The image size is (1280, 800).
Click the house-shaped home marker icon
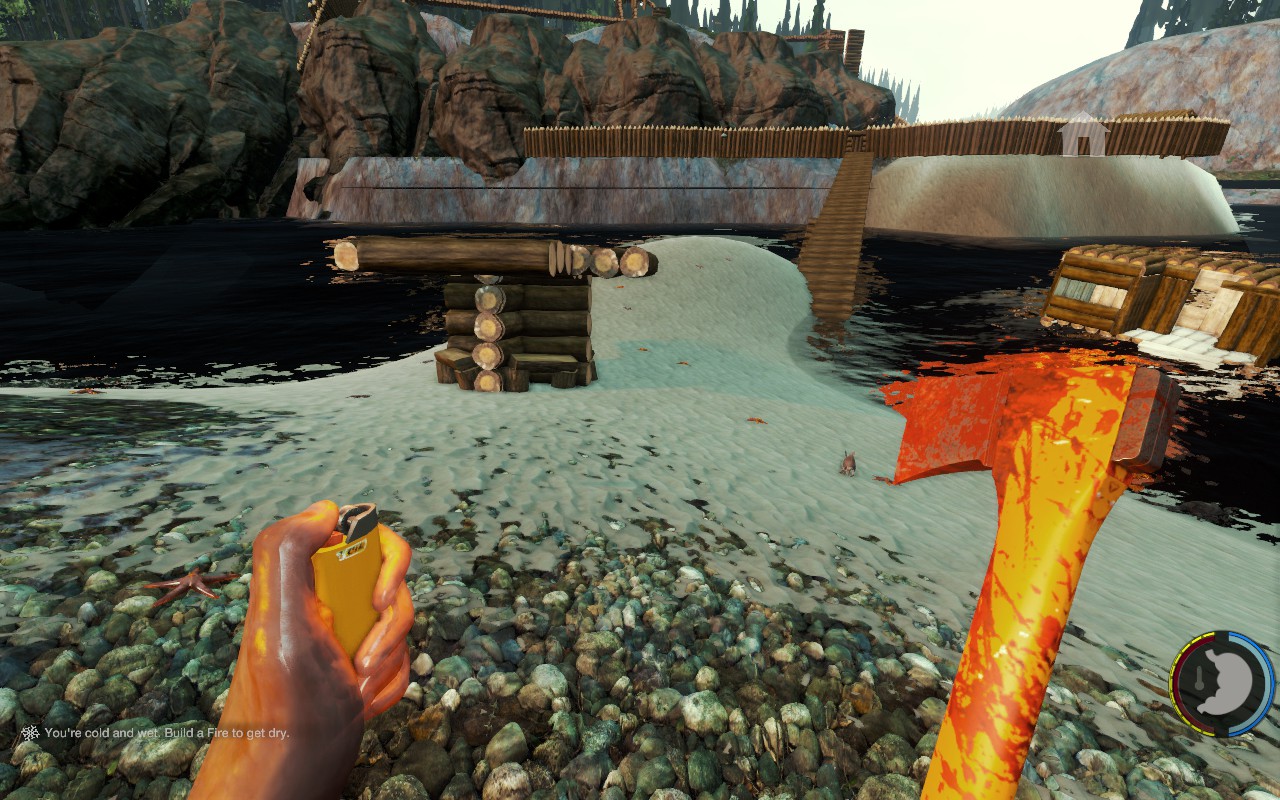click(1084, 136)
